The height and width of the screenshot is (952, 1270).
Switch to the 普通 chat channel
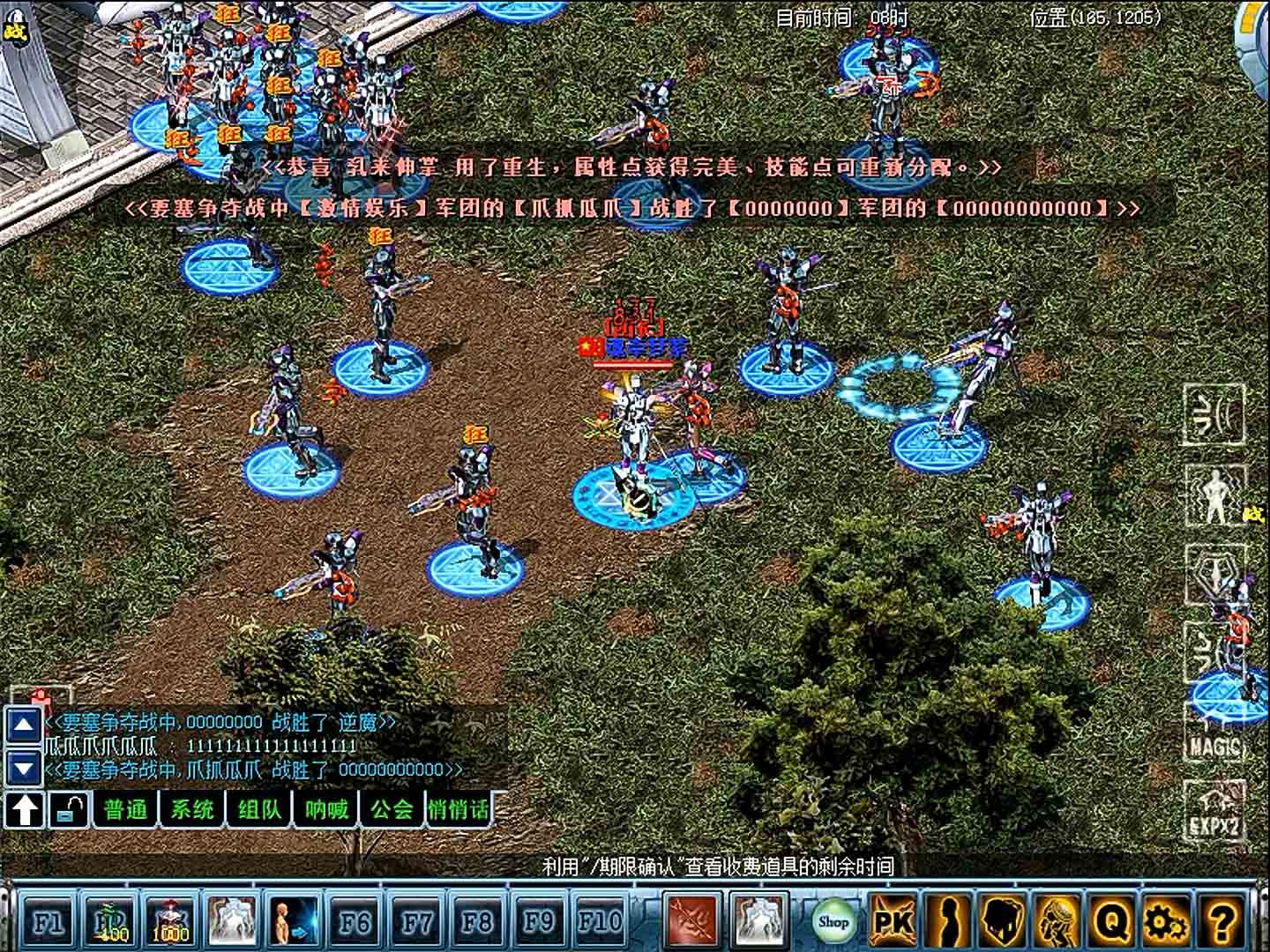point(126,809)
